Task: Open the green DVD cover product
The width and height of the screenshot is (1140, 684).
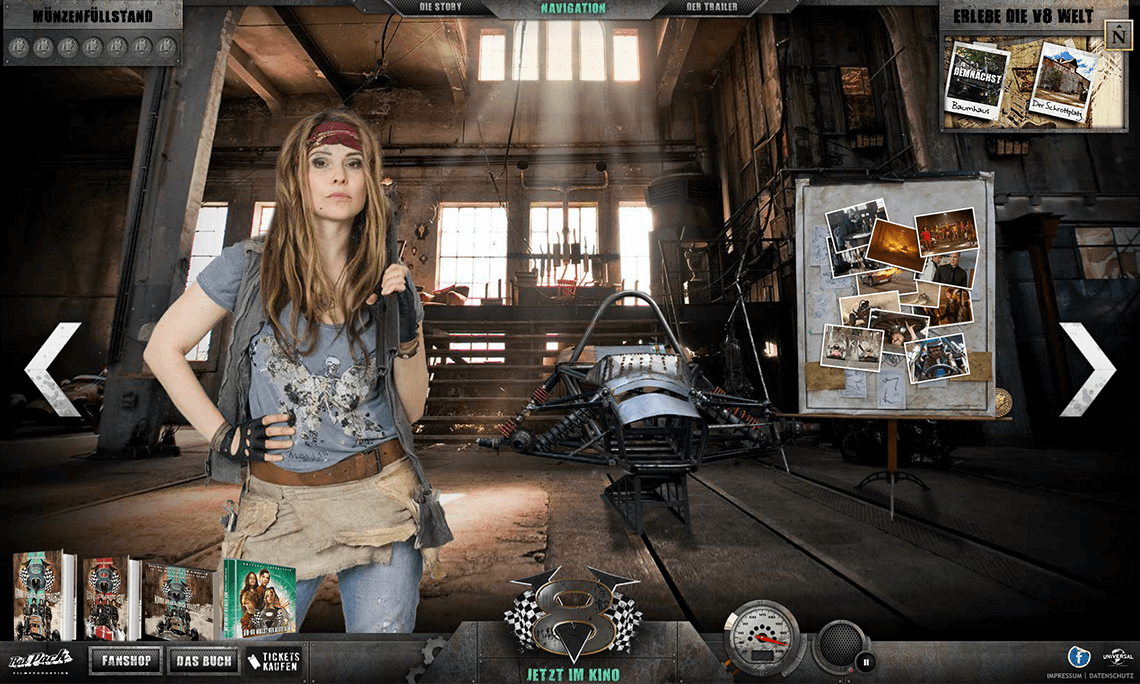Action: tap(259, 598)
